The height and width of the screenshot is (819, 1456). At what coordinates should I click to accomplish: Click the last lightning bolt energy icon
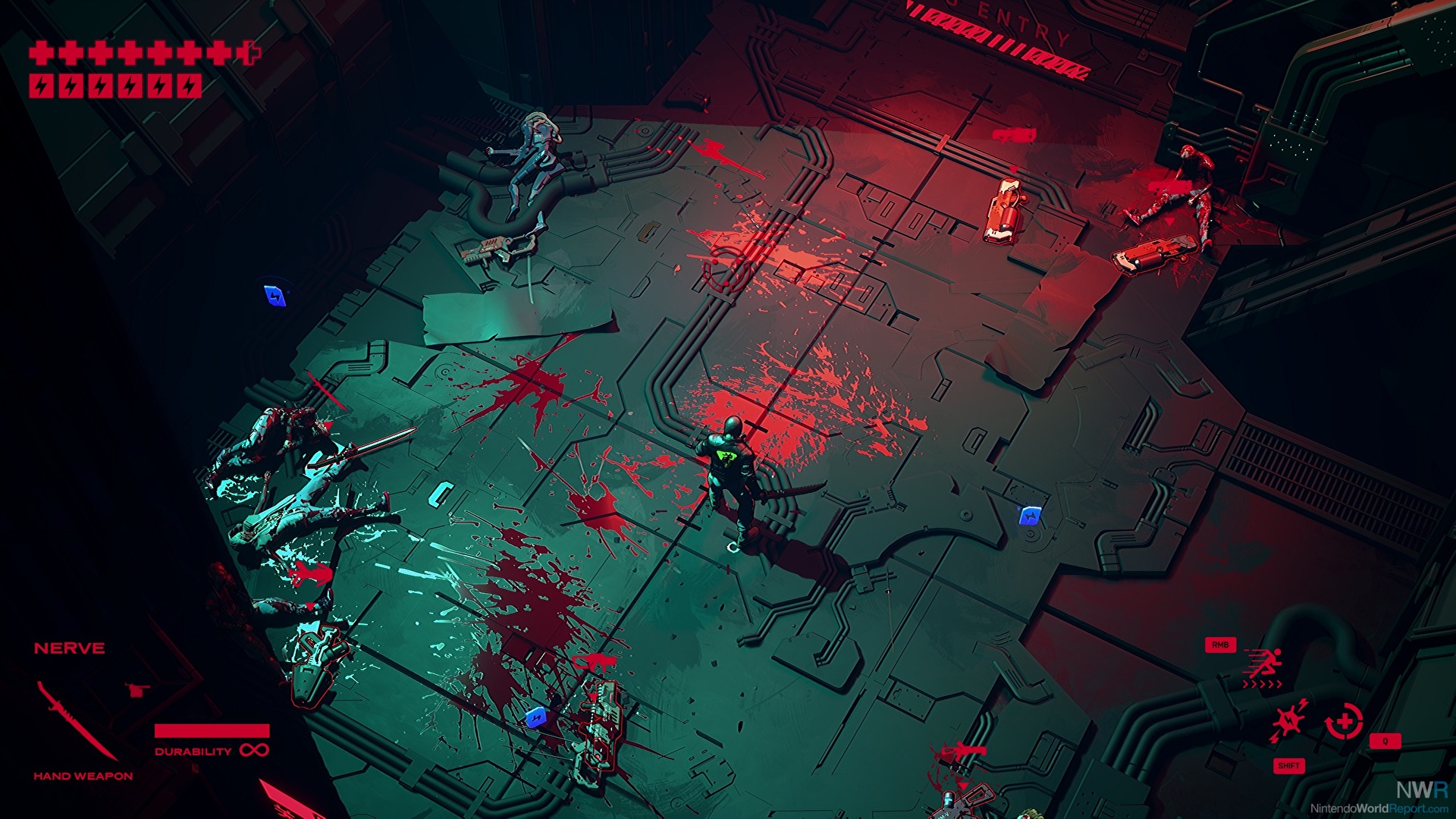pos(190,86)
